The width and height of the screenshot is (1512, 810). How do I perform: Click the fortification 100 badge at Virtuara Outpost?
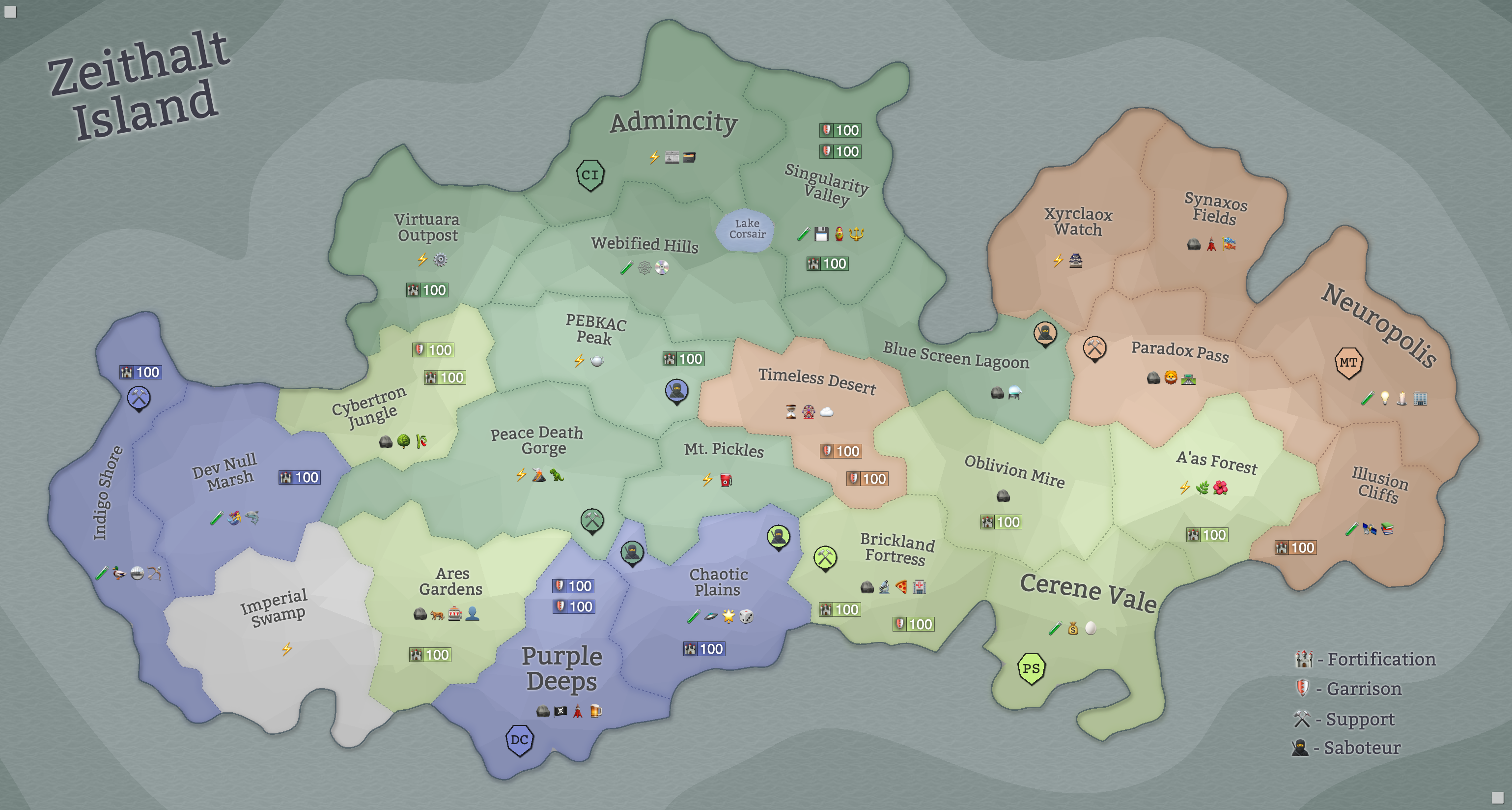pos(427,290)
